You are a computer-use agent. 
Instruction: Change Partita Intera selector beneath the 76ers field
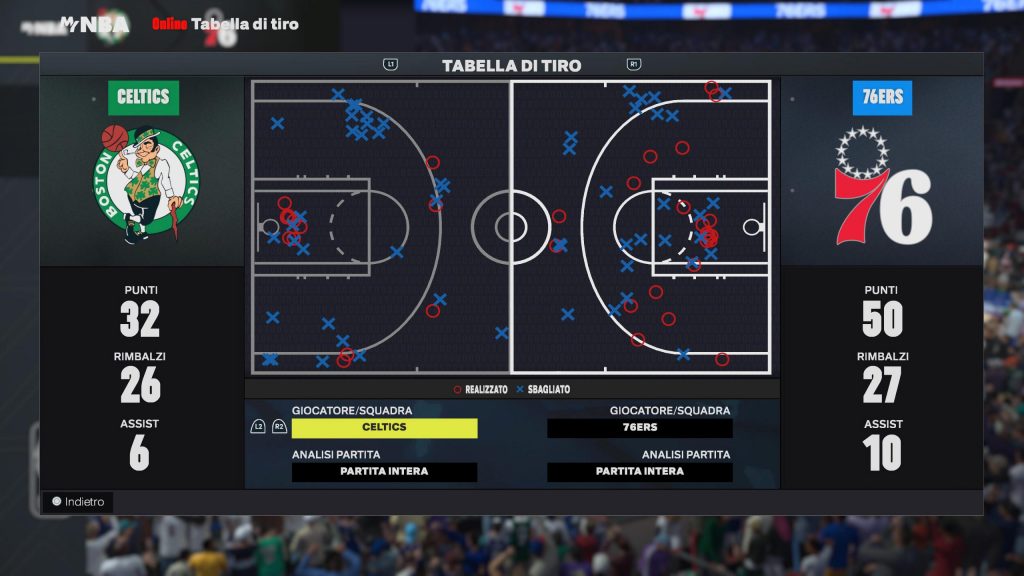[x=640, y=472]
